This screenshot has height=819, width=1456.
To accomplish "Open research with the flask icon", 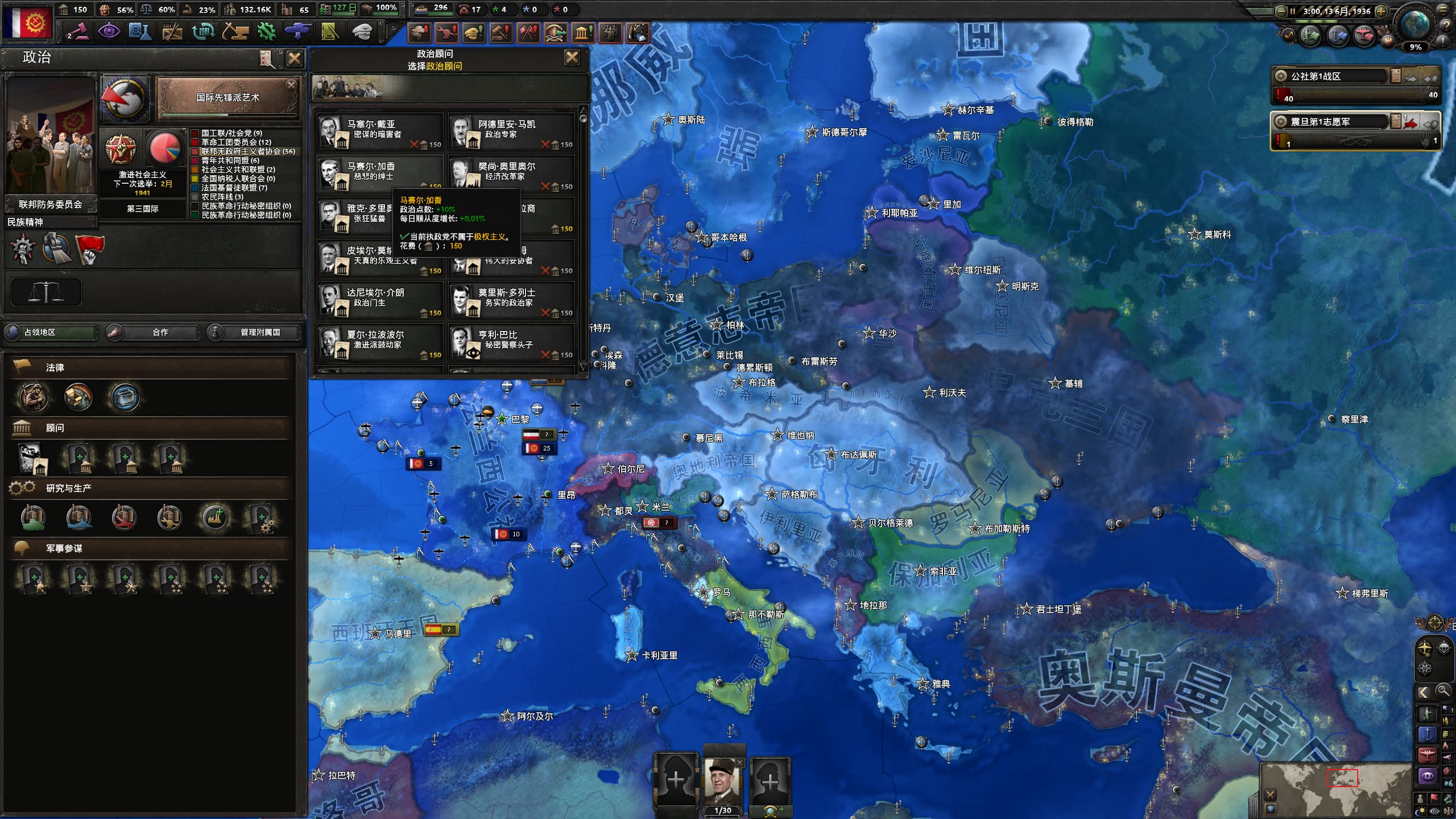I will click(139, 31).
